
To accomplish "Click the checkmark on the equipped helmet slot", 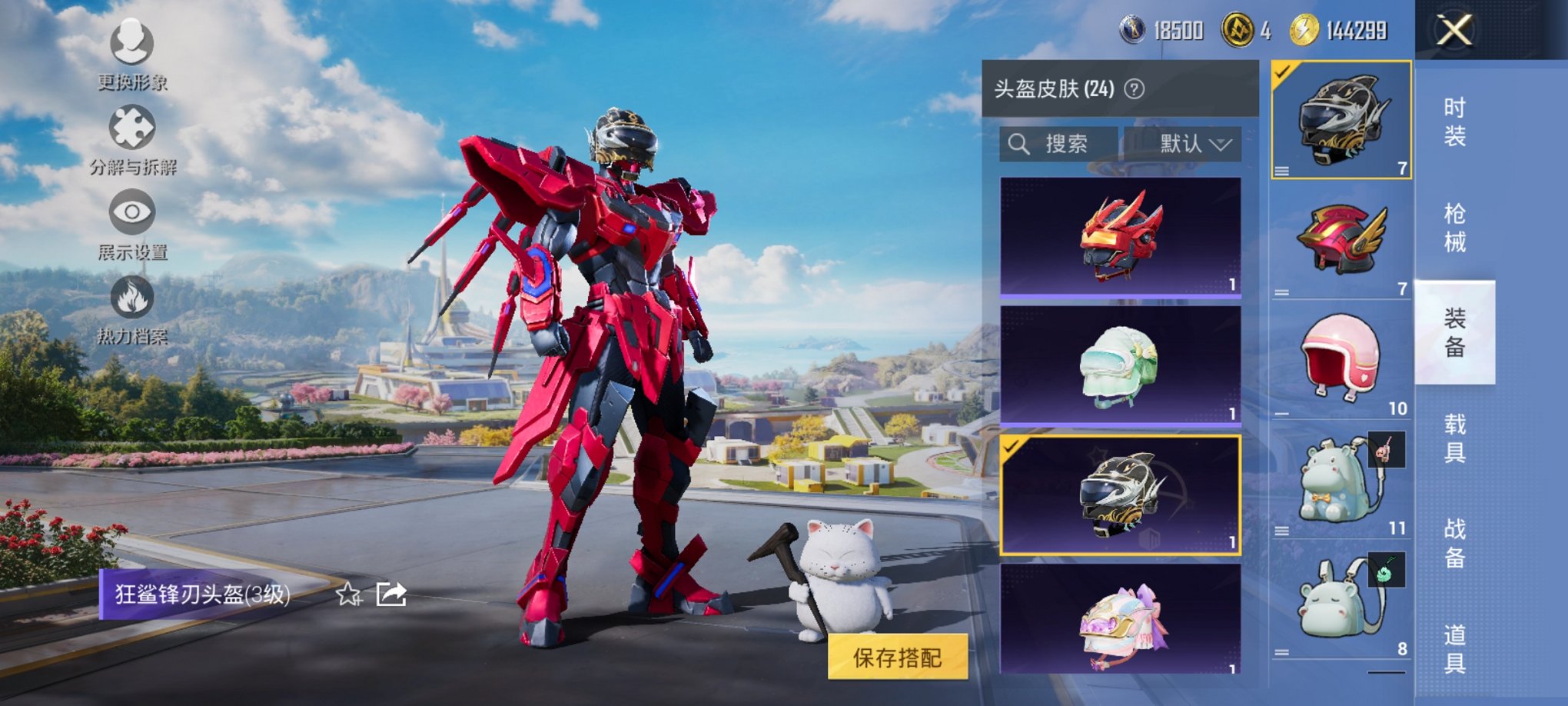I will pos(1282,71).
